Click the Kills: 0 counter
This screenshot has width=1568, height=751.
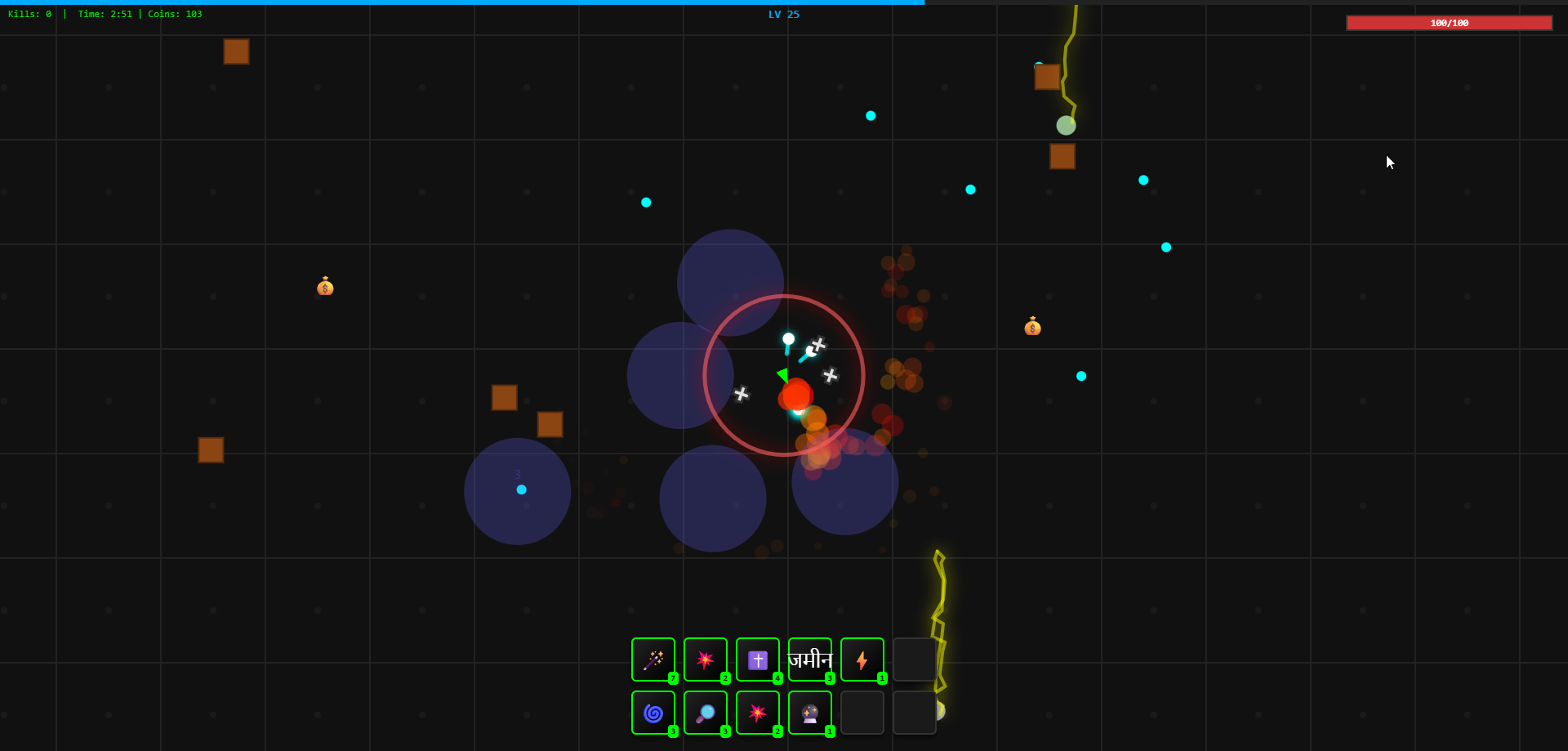click(x=29, y=14)
